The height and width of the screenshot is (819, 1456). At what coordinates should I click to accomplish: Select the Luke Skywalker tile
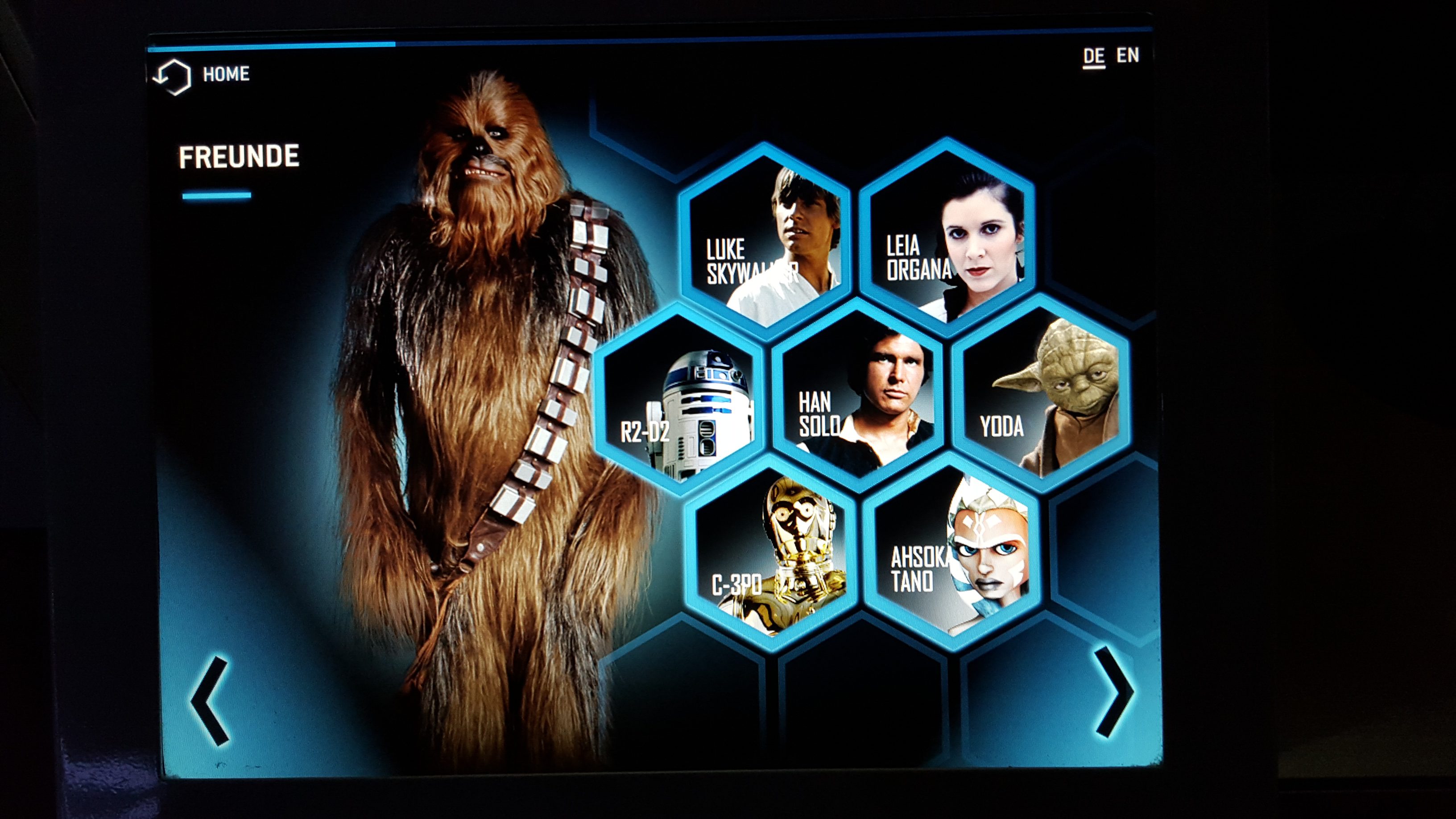765,241
